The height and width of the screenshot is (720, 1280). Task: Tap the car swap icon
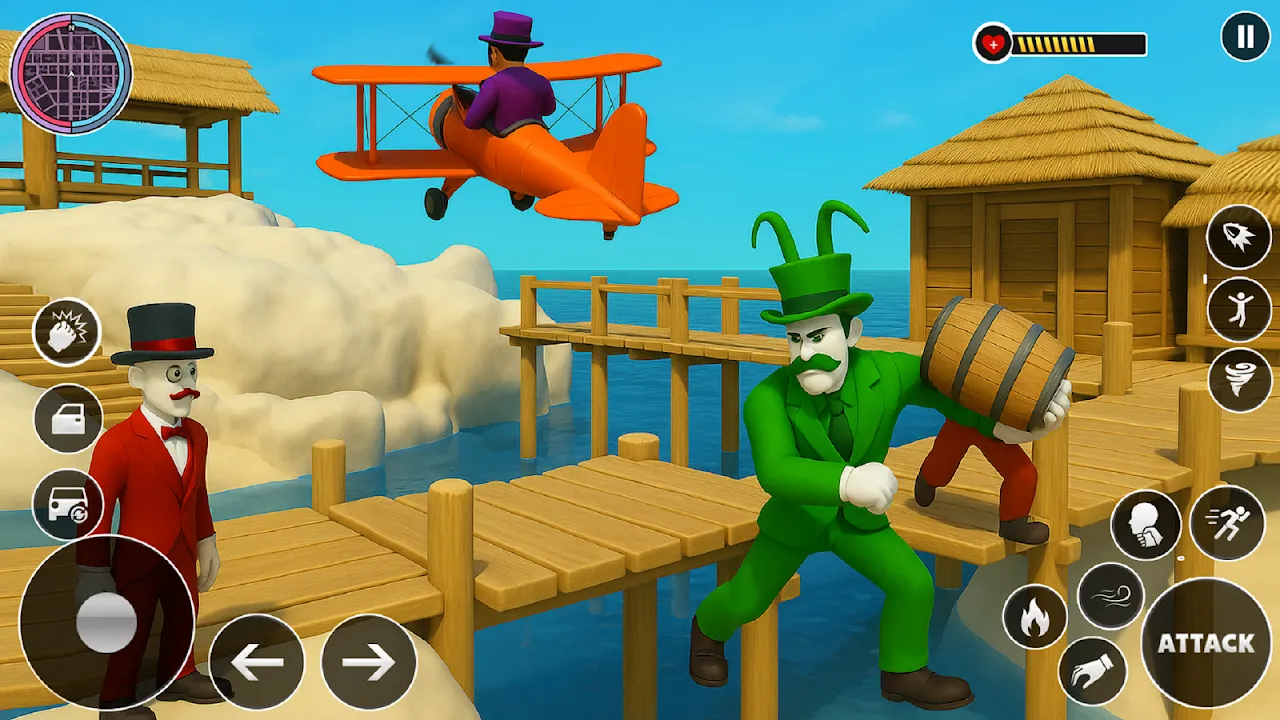[68, 505]
